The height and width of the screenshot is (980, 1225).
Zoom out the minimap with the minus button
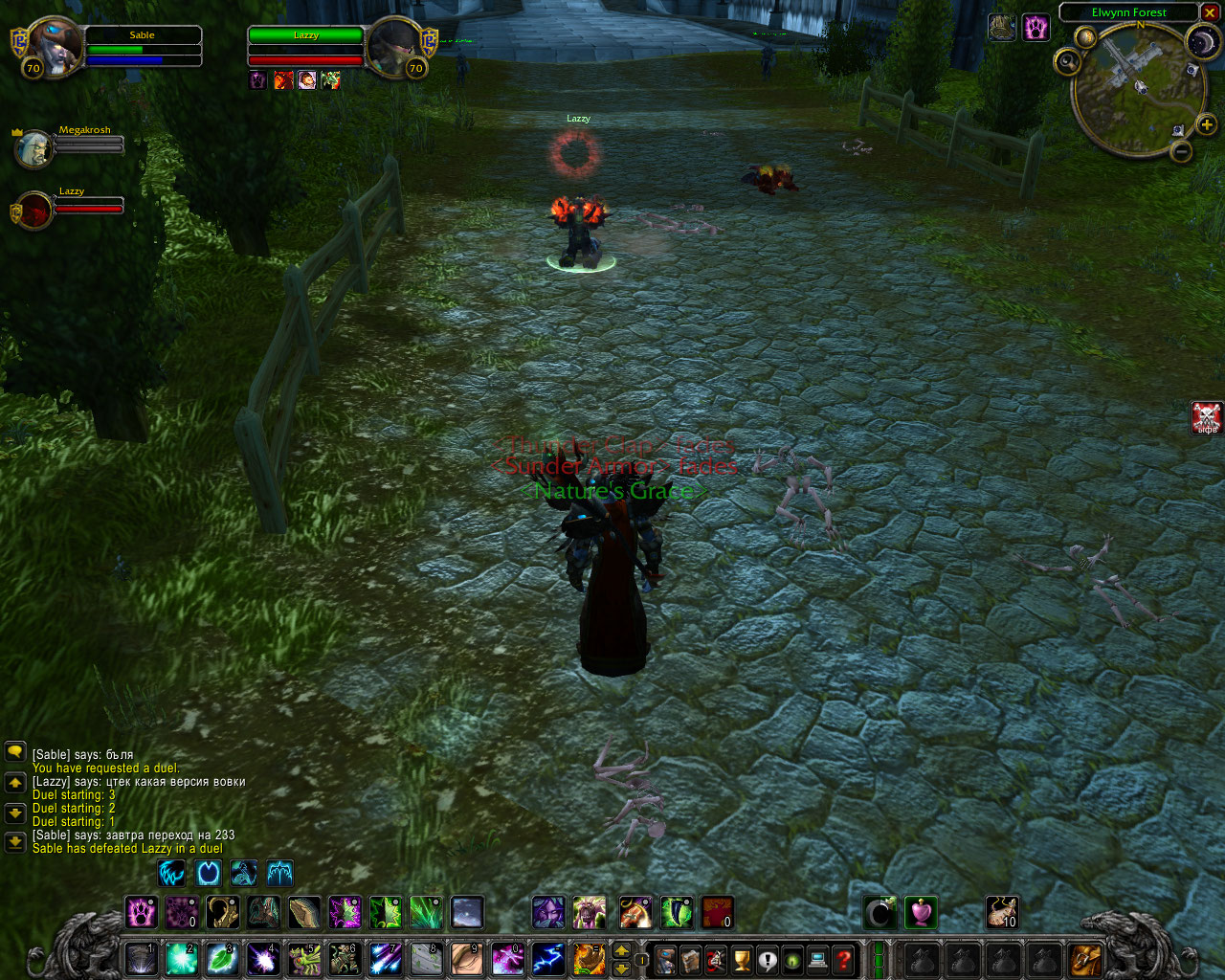click(1183, 151)
